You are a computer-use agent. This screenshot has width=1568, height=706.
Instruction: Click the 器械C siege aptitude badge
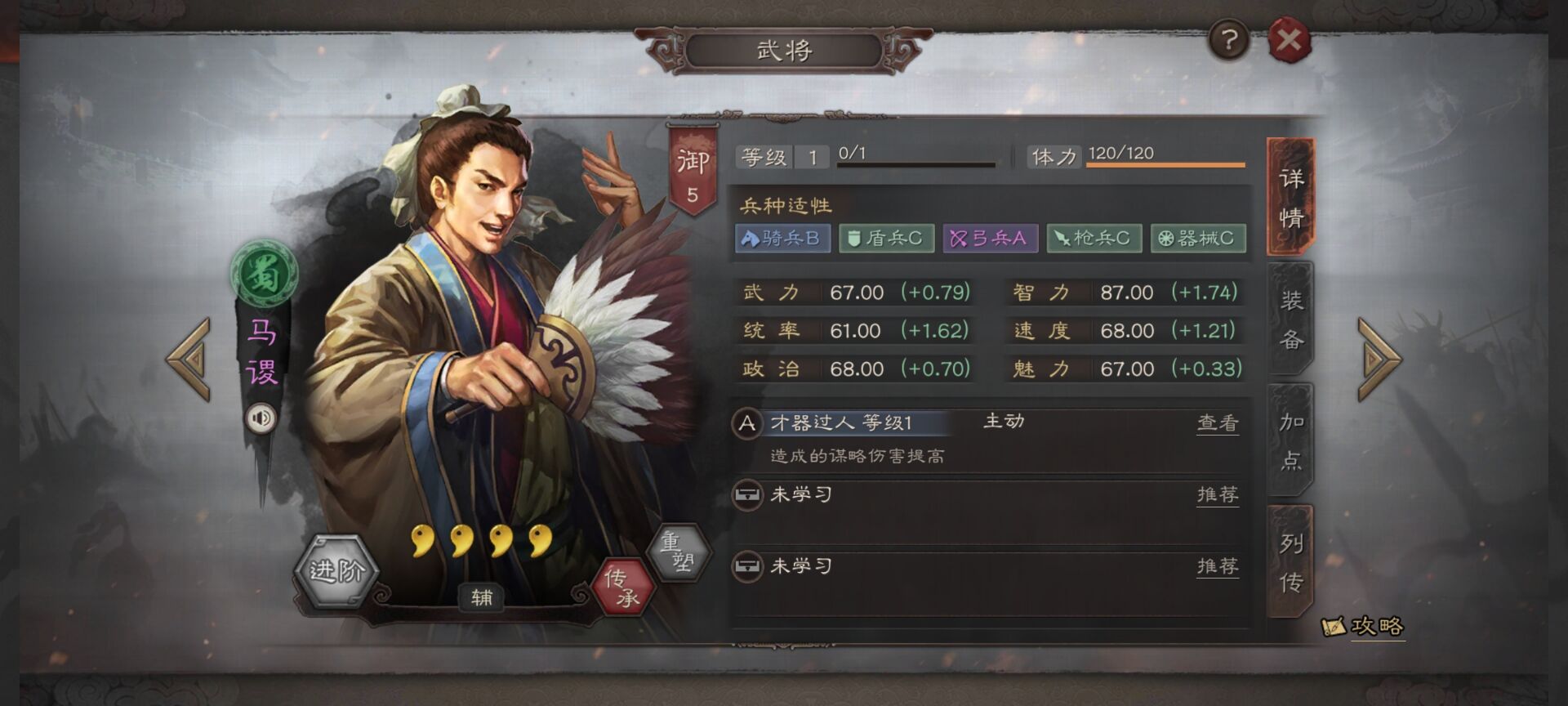coord(1197,238)
